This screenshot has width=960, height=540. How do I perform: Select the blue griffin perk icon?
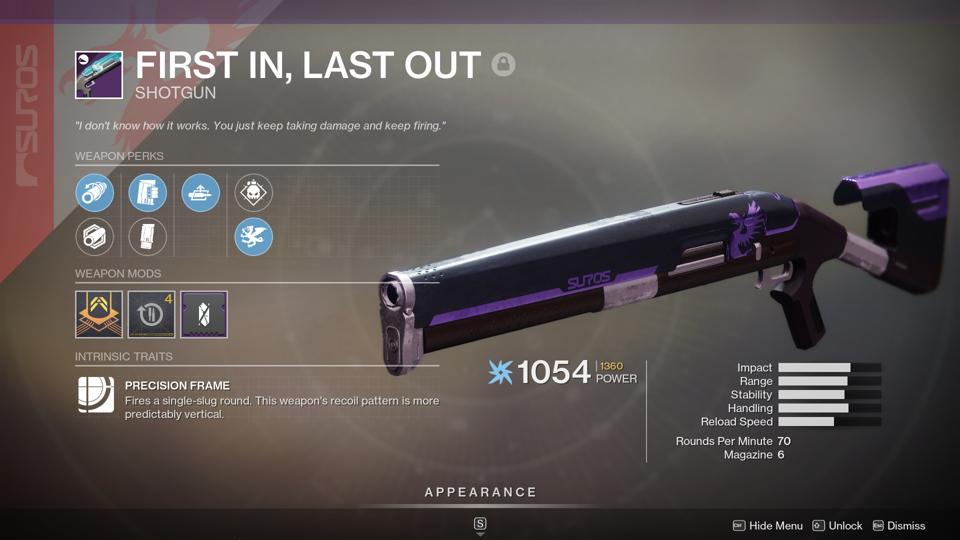click(x=254, y=237)
